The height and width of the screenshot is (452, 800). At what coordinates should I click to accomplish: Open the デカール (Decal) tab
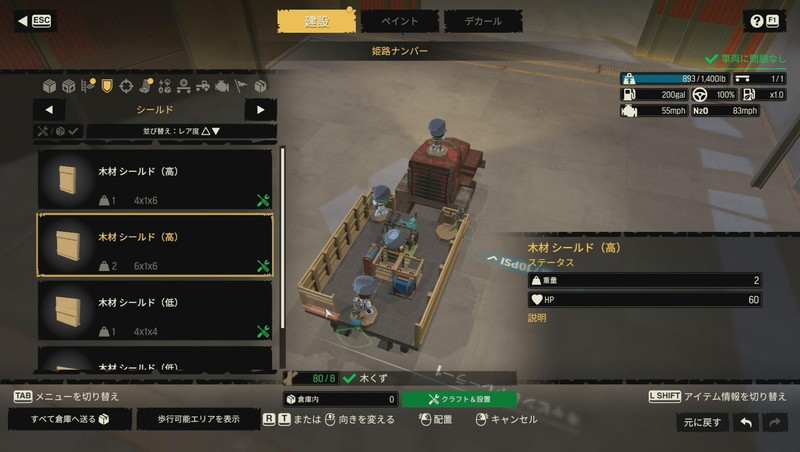click(481, 21)
